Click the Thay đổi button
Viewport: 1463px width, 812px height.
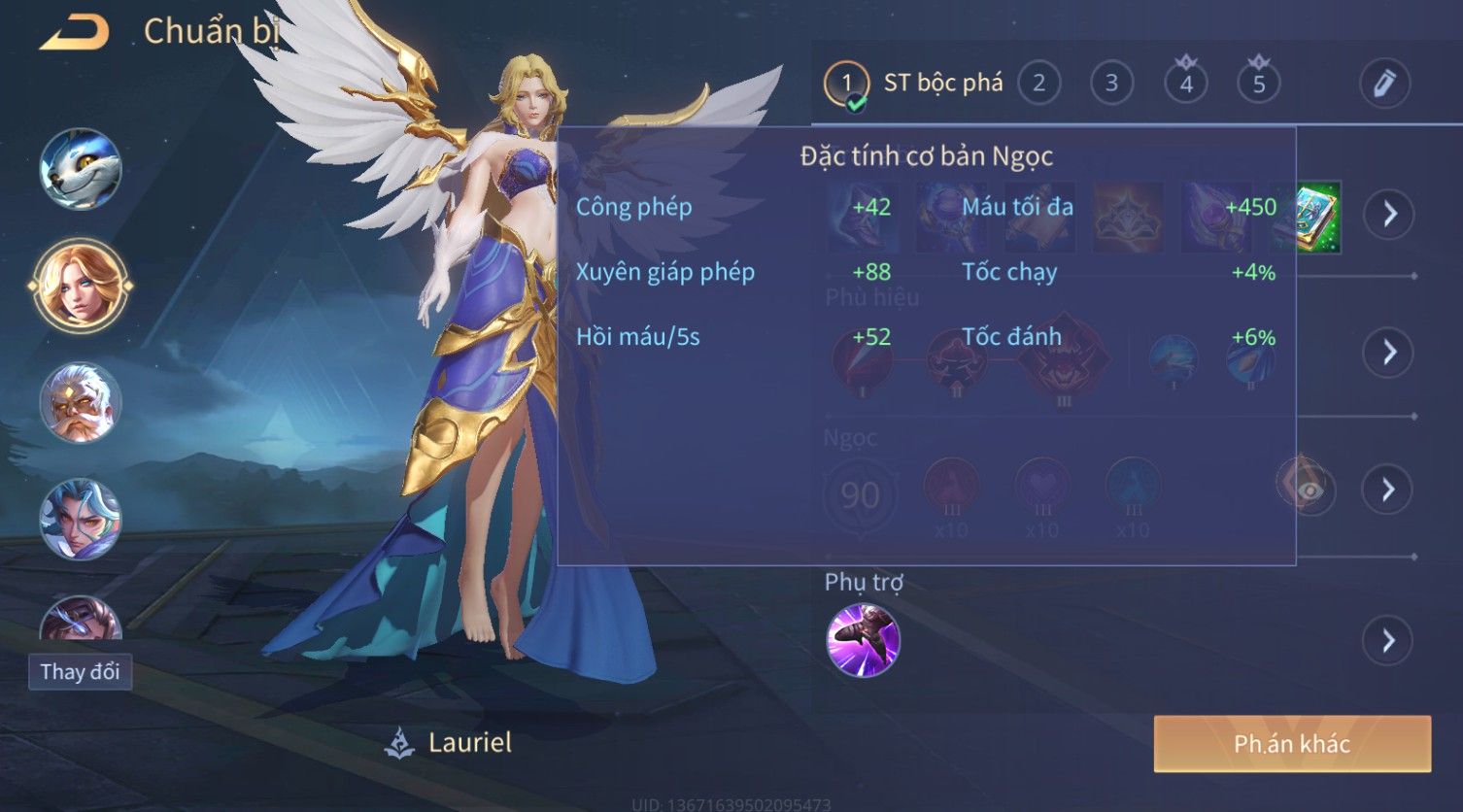tap(80, 671)
